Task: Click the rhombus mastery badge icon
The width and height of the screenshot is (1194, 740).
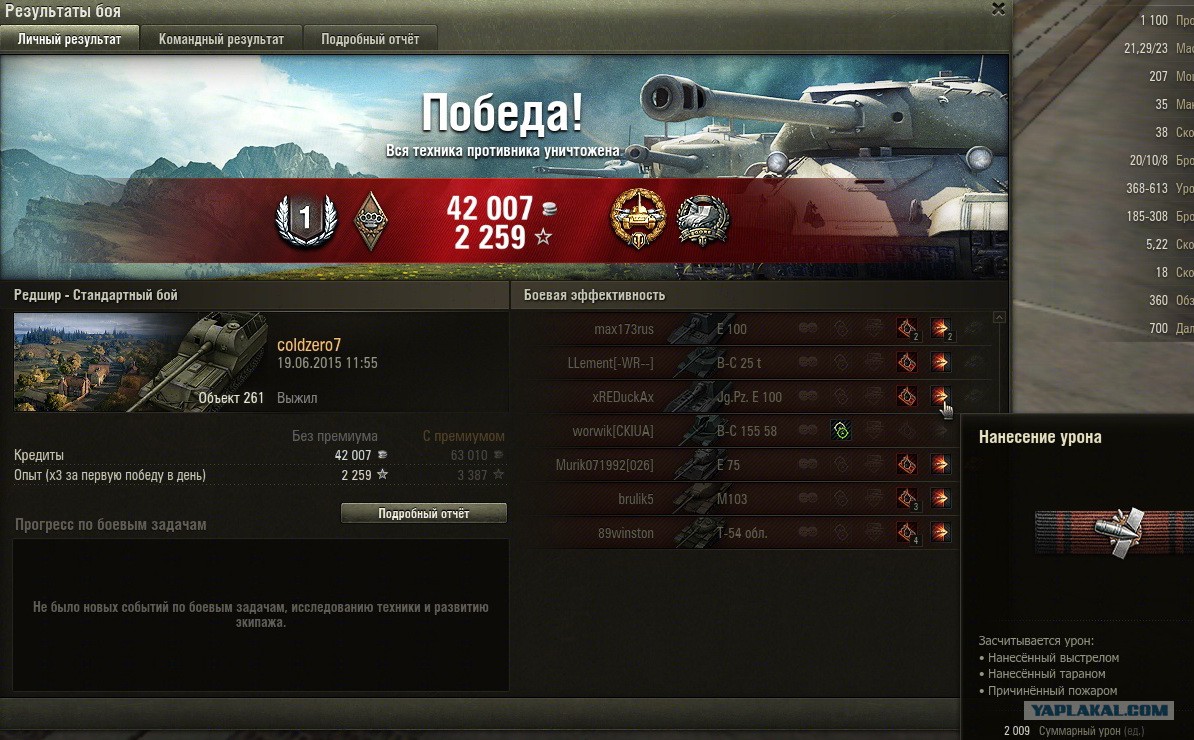Action: click(371, 221)
